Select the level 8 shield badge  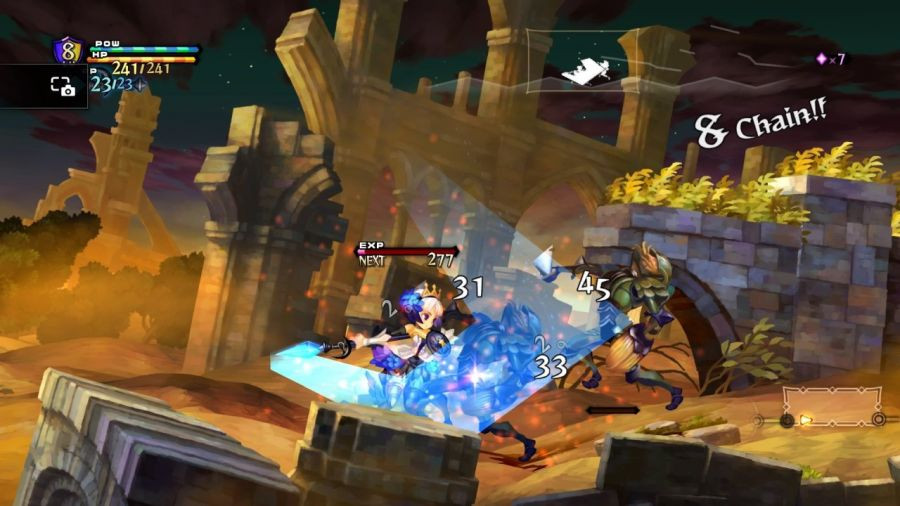pos(69,50)
